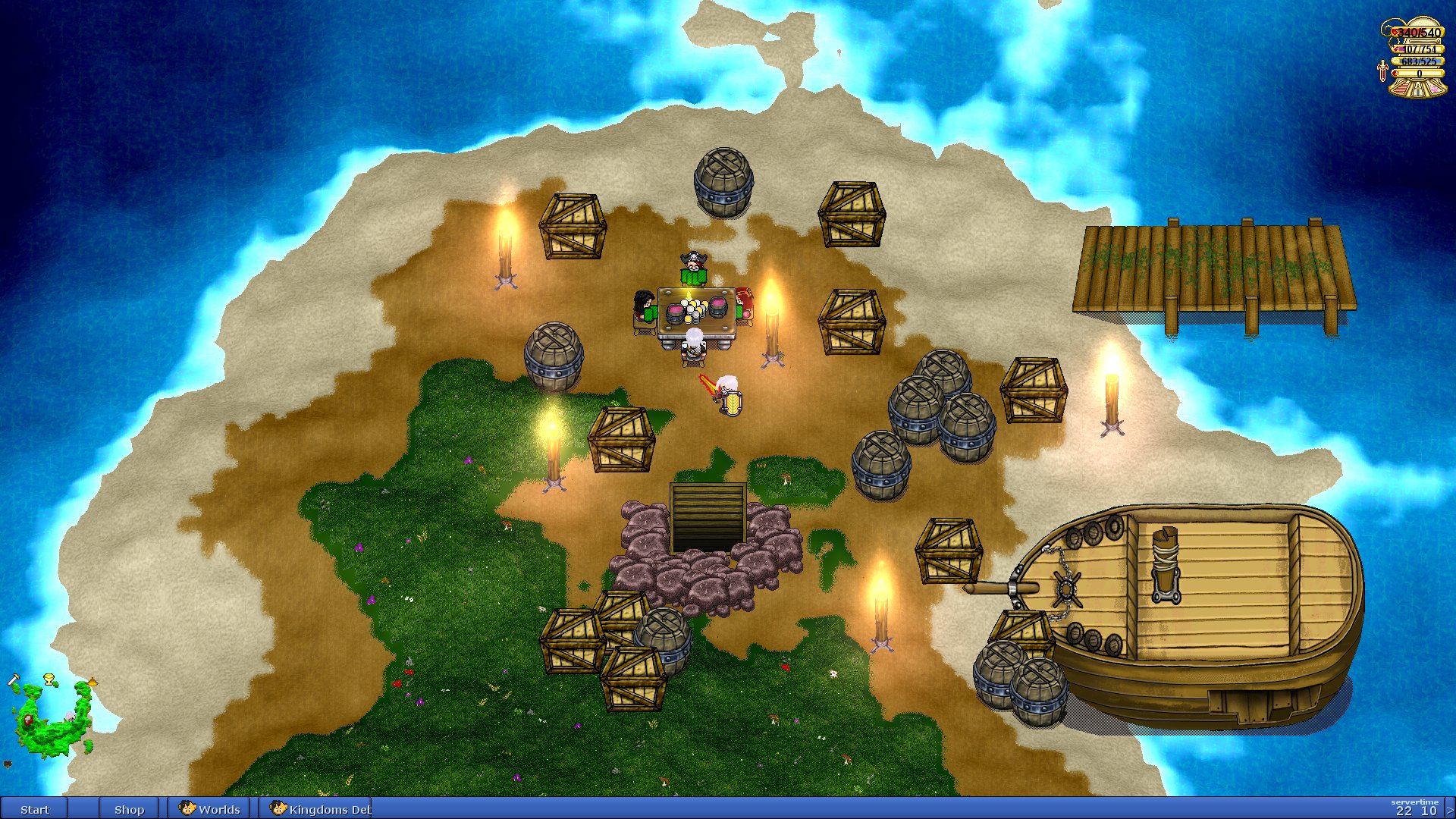The width and height of the screenshot is (1456, 819).
Task: Open the pink section of the stats panel
Action: (1436, 89)
